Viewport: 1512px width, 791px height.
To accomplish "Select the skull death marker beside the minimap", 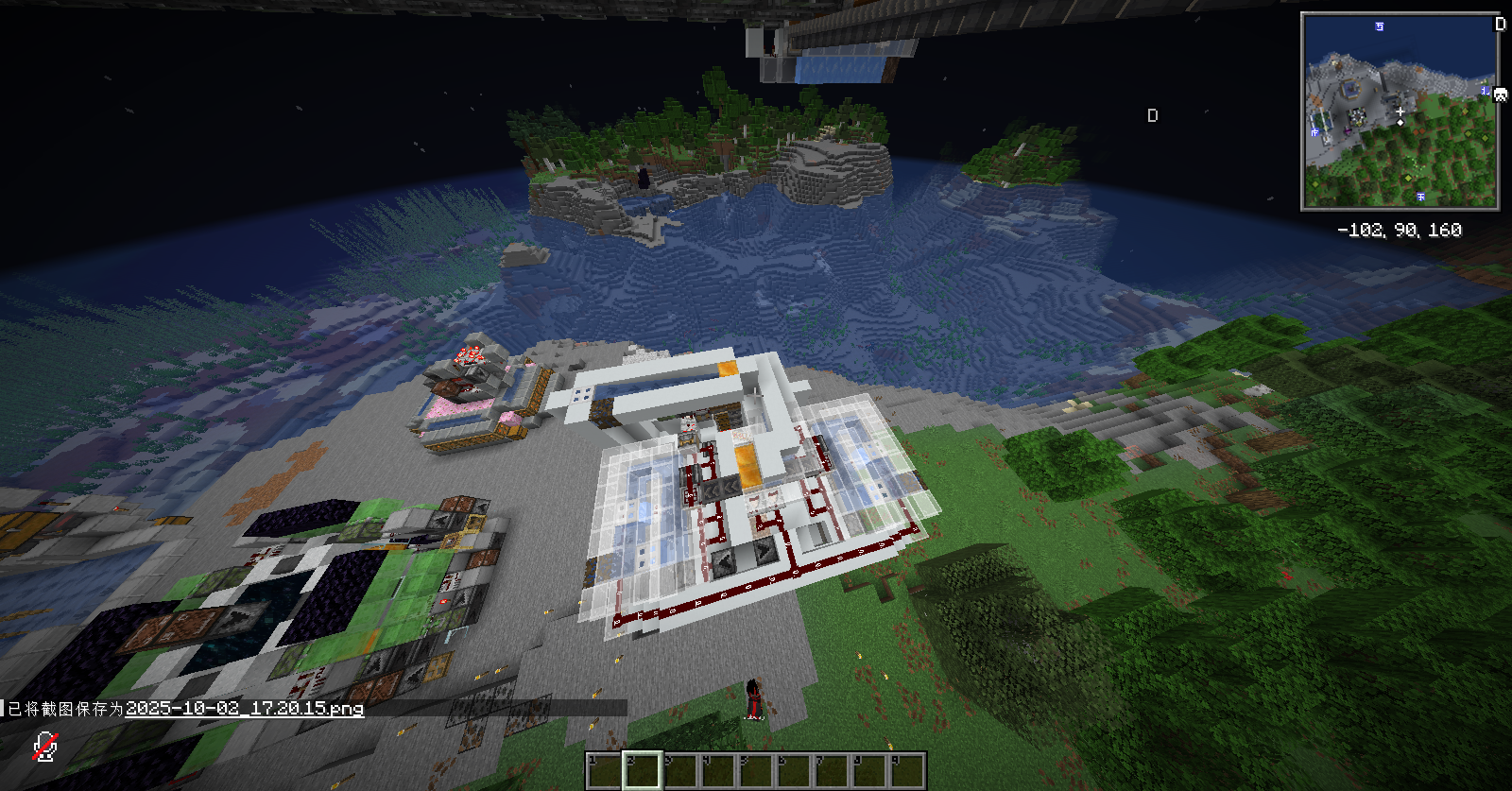I will [x=1500, y=94].
